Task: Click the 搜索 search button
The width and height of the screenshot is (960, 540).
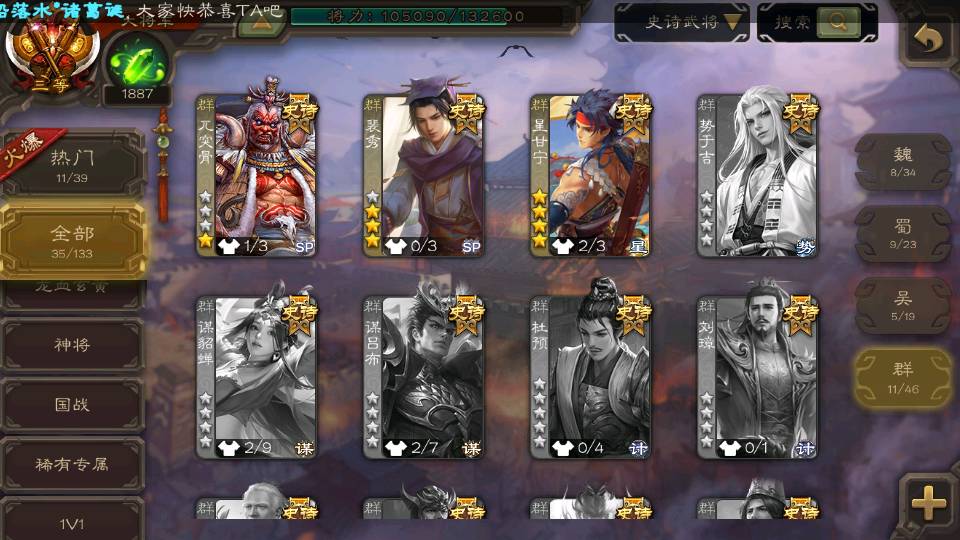Action: (817, 22)
